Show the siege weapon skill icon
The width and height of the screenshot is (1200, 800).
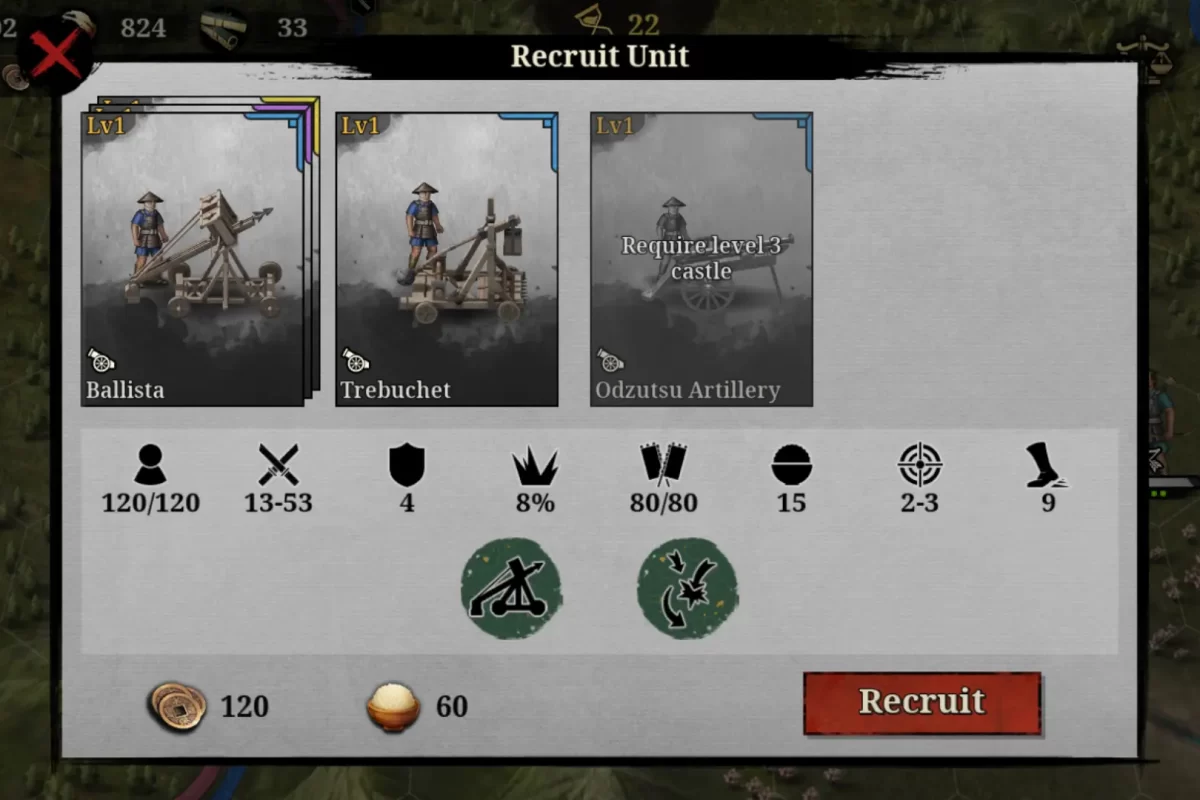[511, 589]
